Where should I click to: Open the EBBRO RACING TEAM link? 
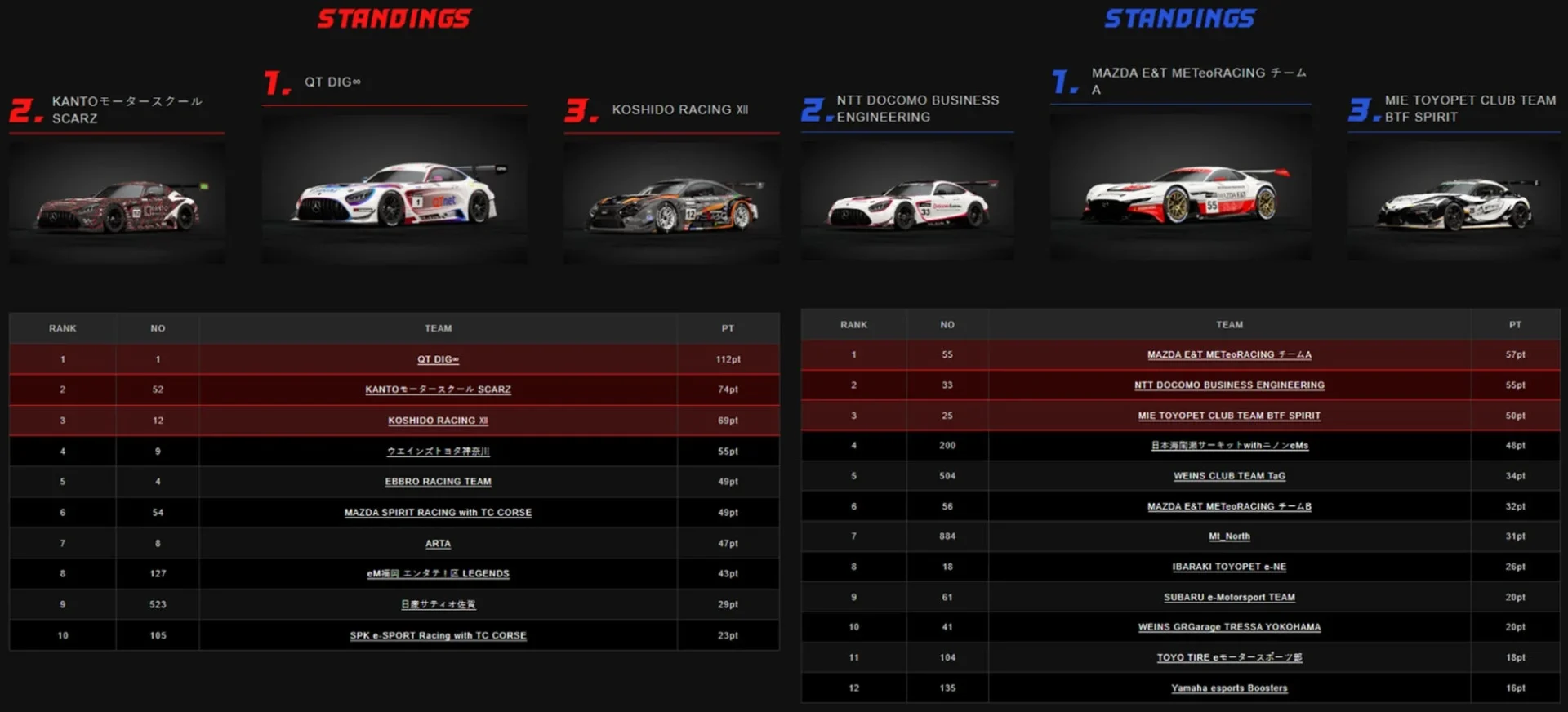coord(438,482)
